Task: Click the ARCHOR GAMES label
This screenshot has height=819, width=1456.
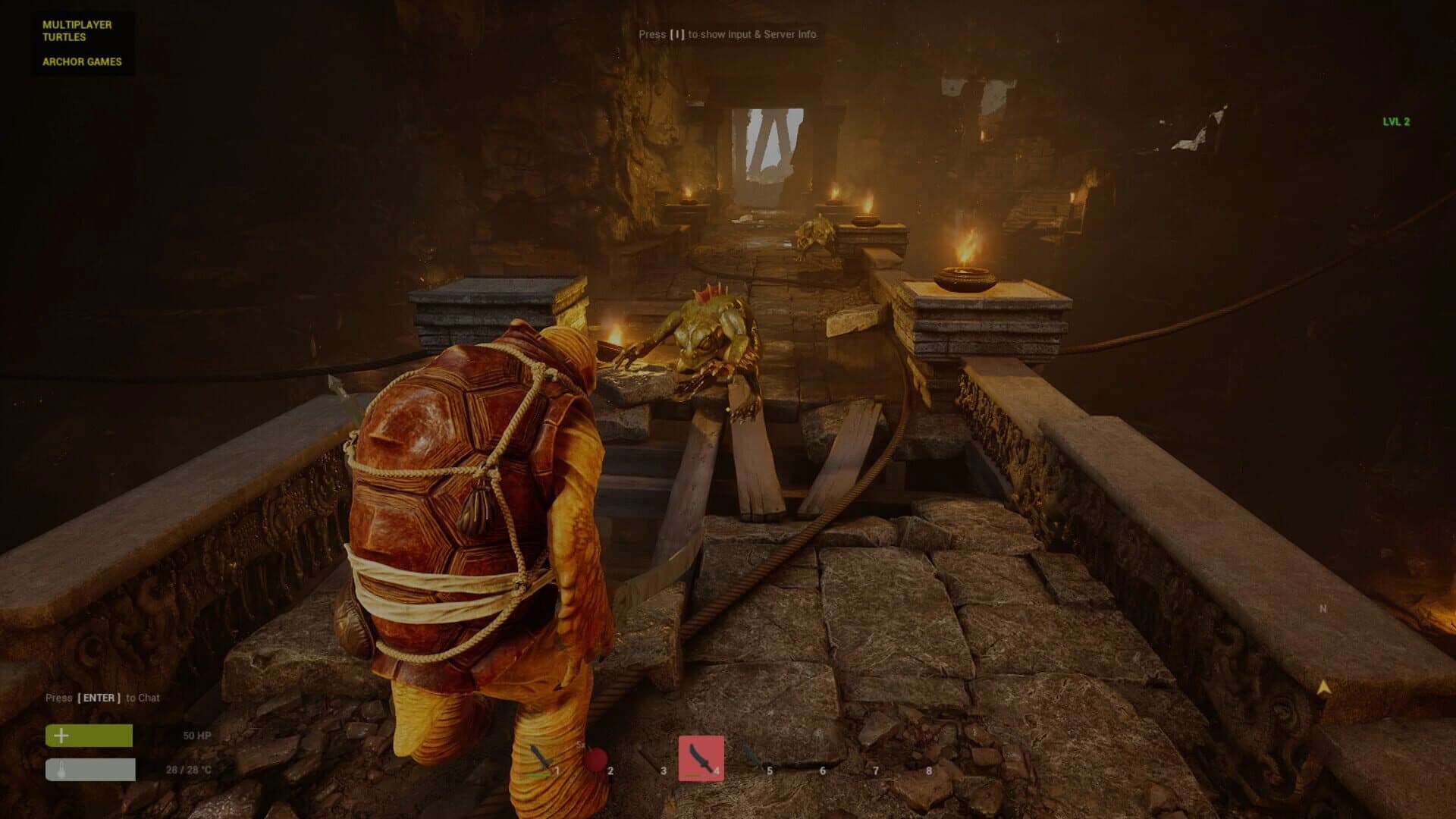Action: [x=82, y=64]
